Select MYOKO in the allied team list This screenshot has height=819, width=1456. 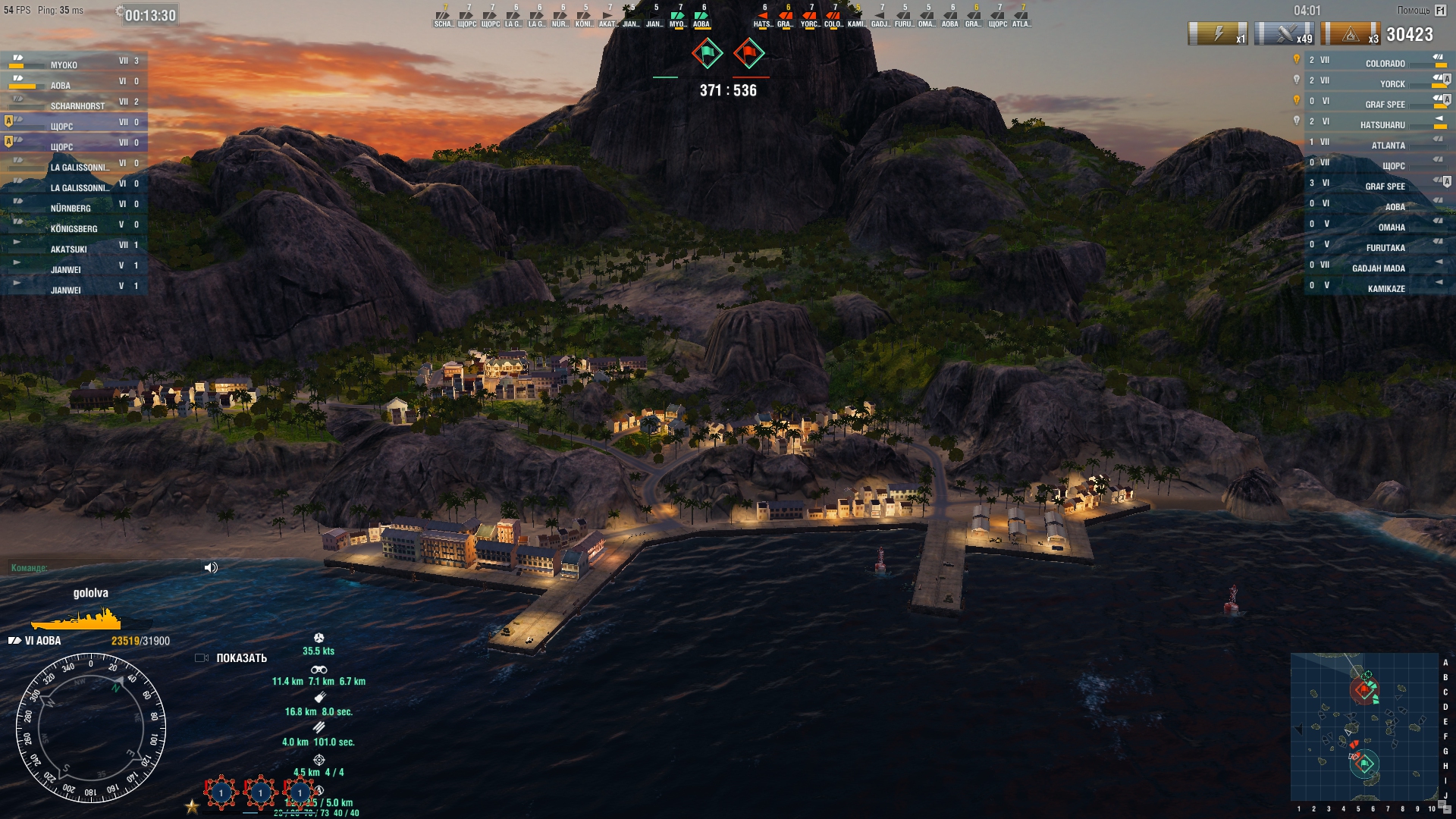click(x=74, y=64)
